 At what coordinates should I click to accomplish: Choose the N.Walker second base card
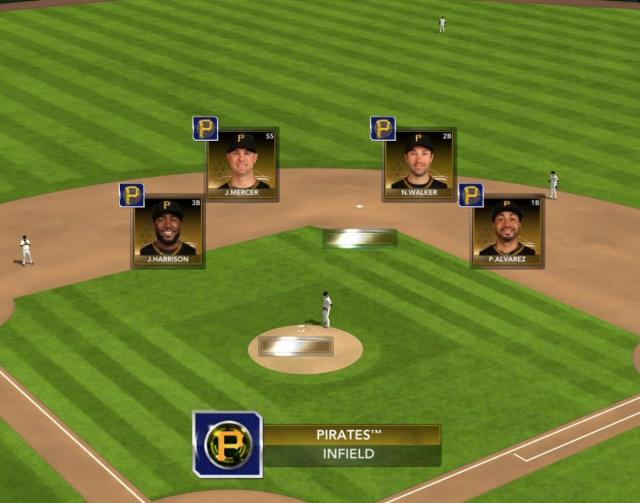[419, 164]
